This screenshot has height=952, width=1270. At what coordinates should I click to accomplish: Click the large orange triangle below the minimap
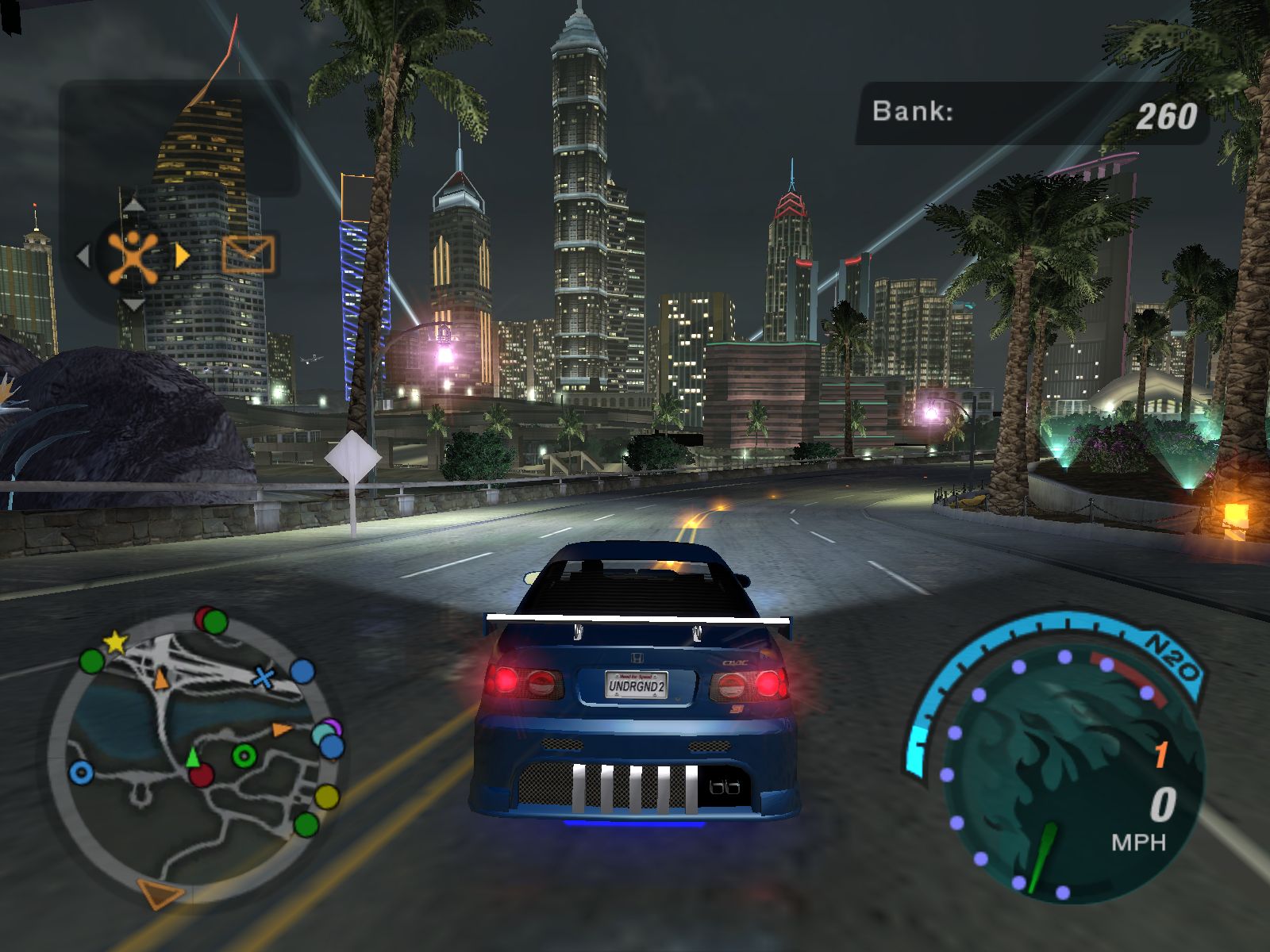point(161,894)
